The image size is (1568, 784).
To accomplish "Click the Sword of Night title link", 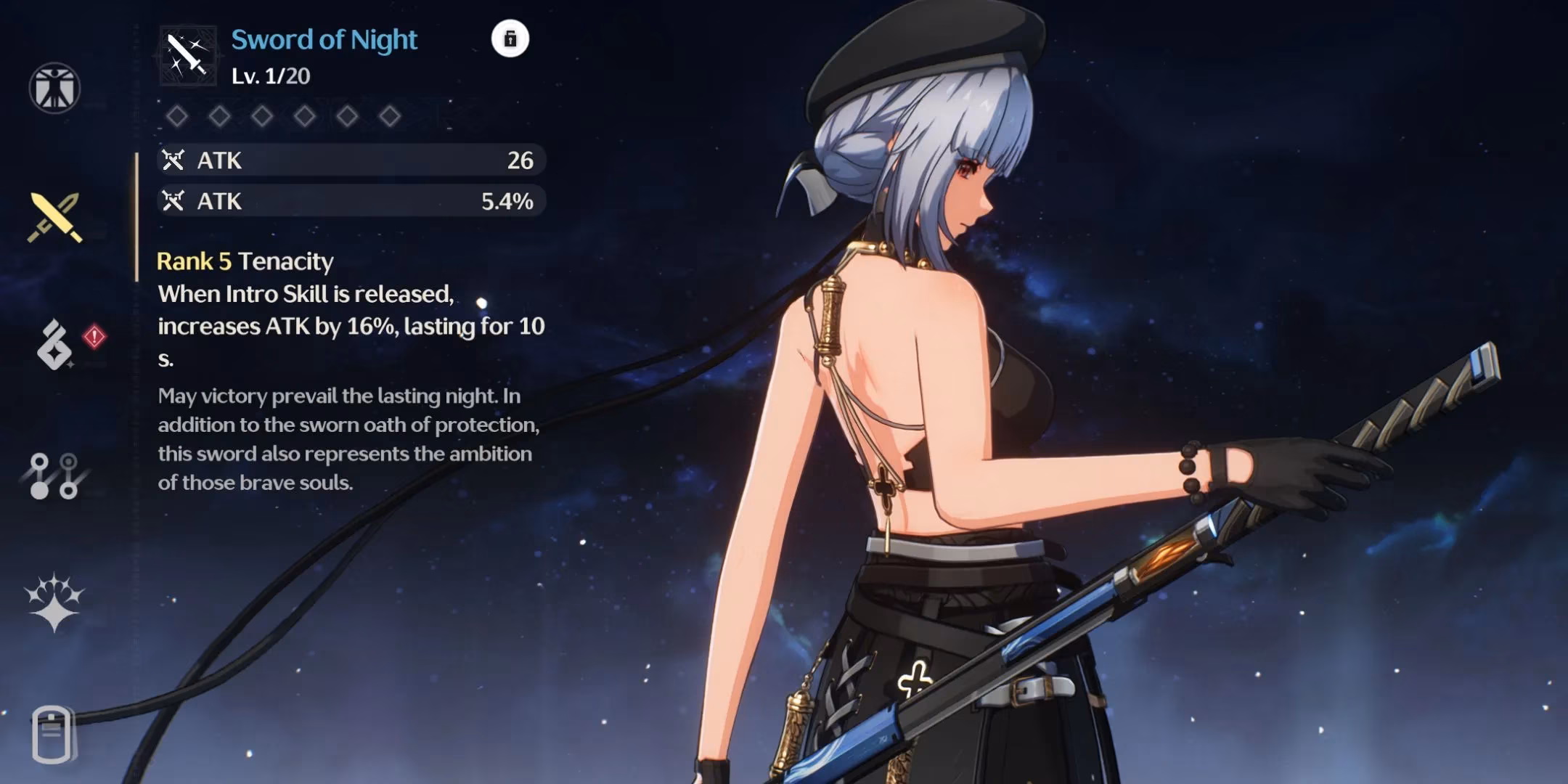I will pyautogui.click(x=324, y=40).
